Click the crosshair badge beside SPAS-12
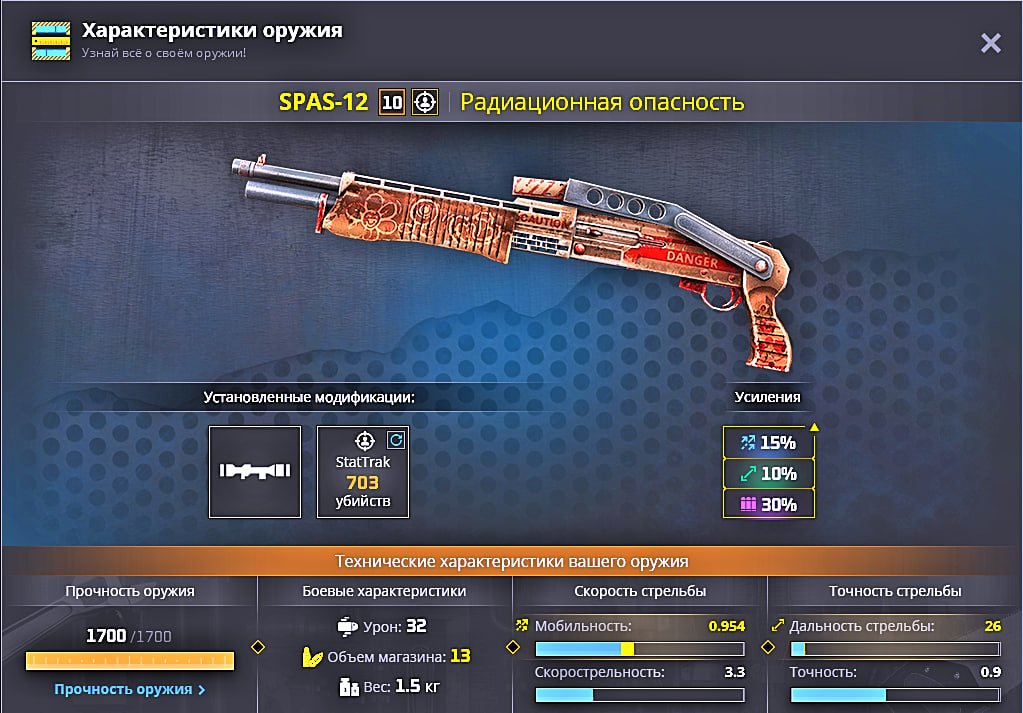The height and width of the screenshot is (713, 1023). click(425, 102)
